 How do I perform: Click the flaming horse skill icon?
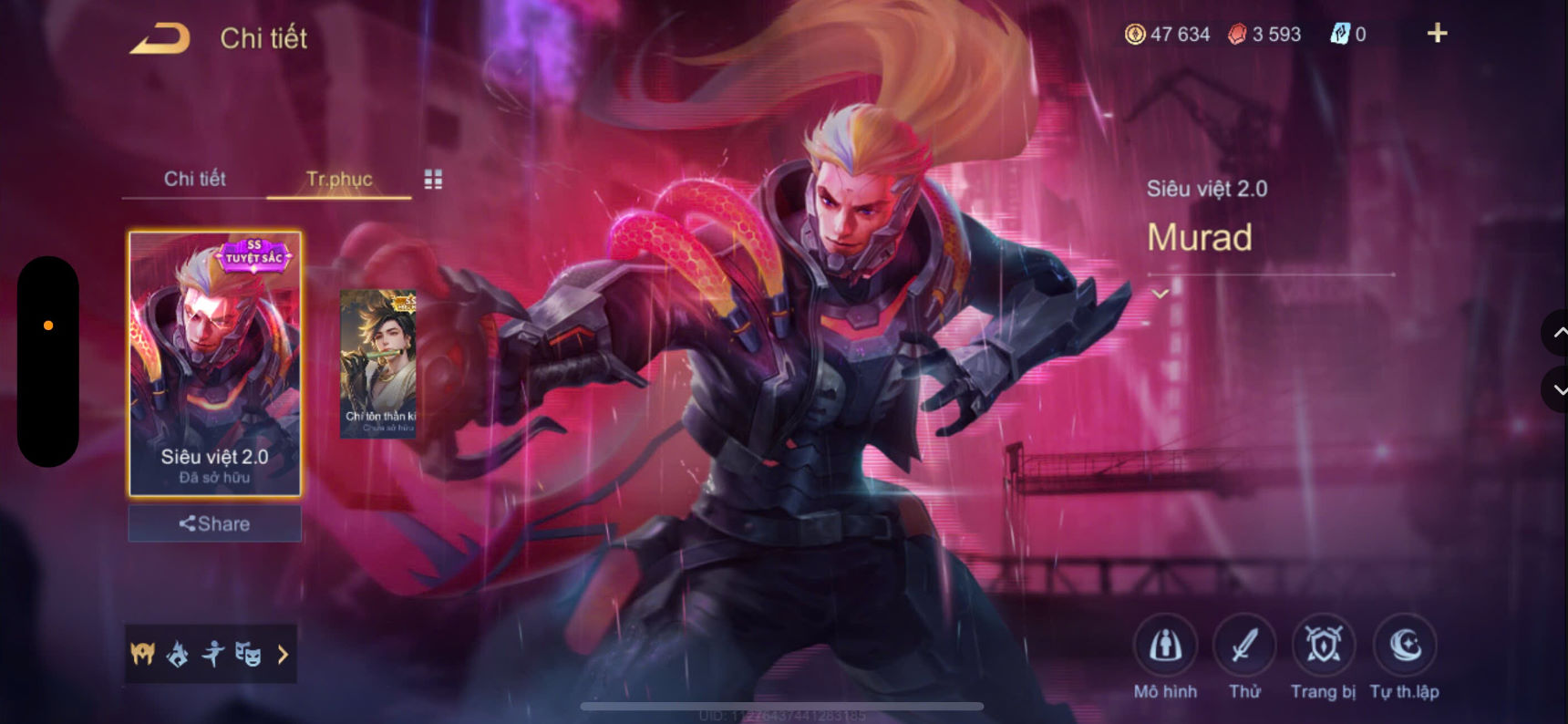[x=176, y=654]
